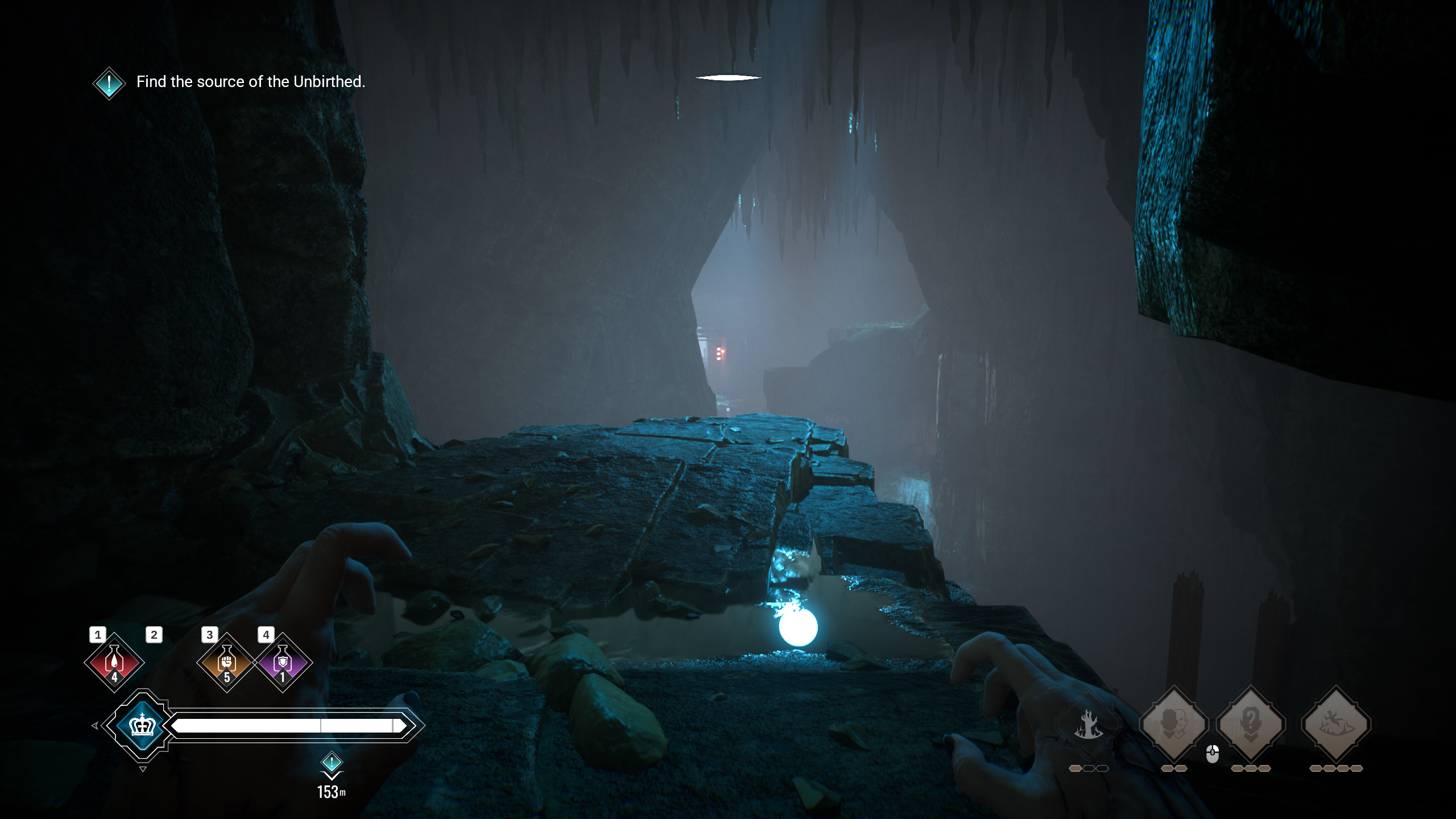Image resolution: width=1456 pixels, height=819 pixels.
Task: Activate the leaping figure ability
Action: tap(1335, 724)
